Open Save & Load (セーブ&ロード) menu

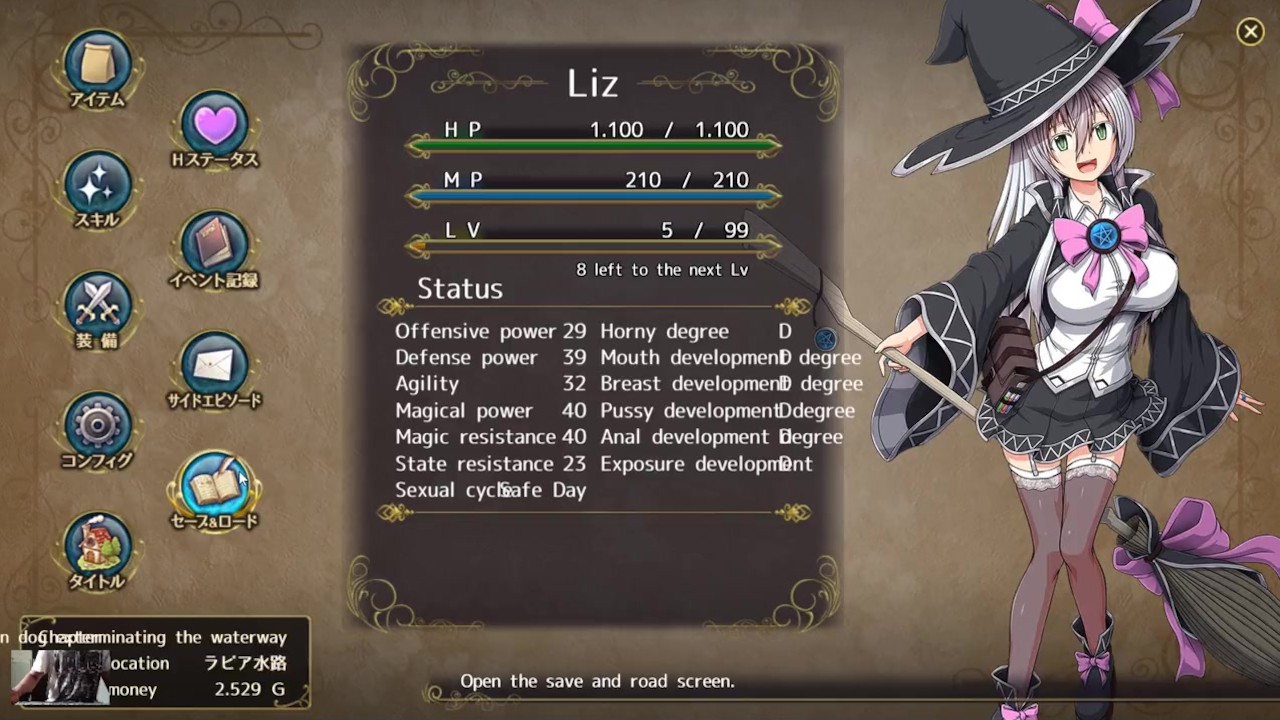214,486
